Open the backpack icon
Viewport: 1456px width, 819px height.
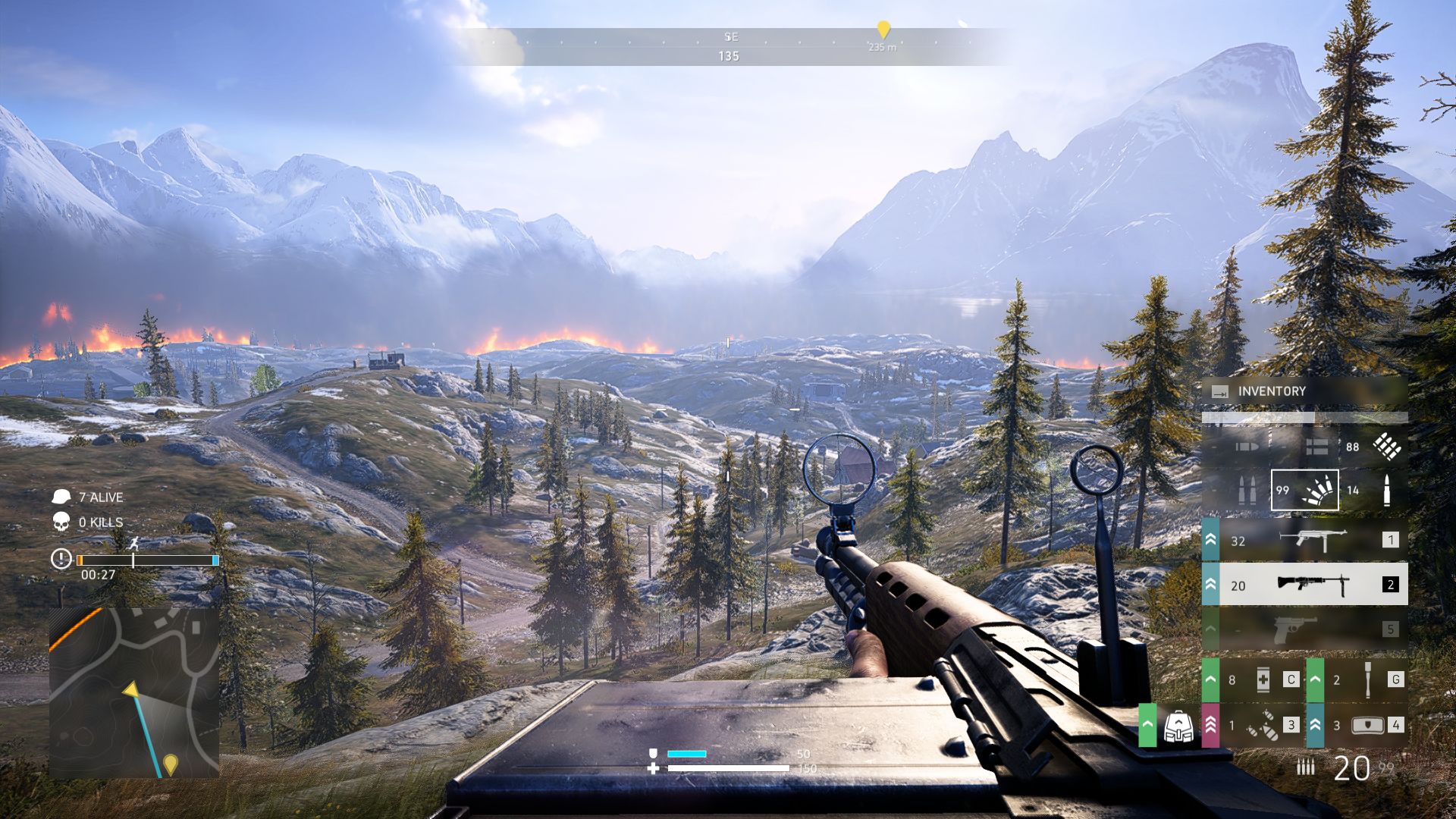(1178, 726)
